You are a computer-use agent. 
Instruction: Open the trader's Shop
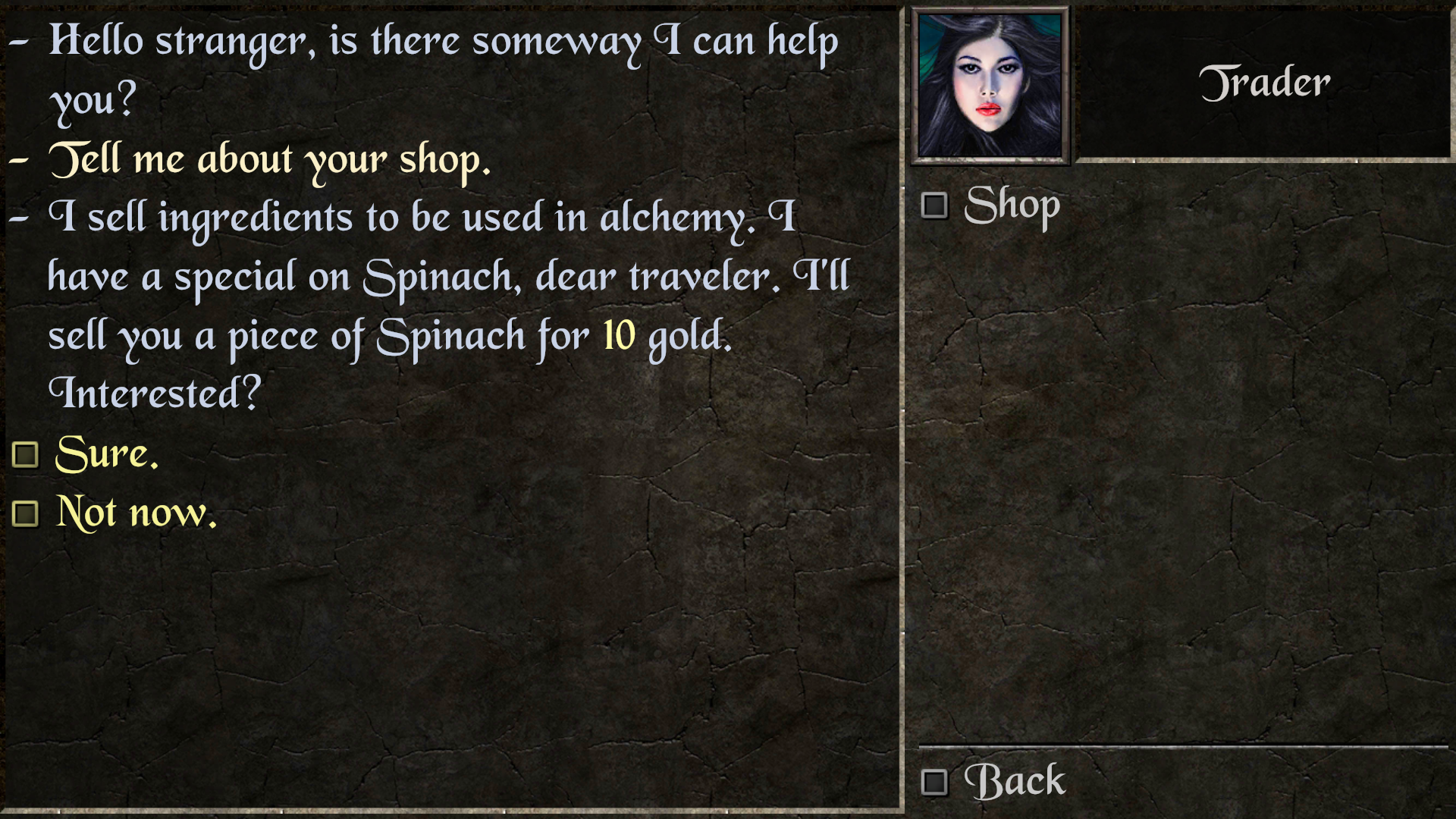(1010, 206)
